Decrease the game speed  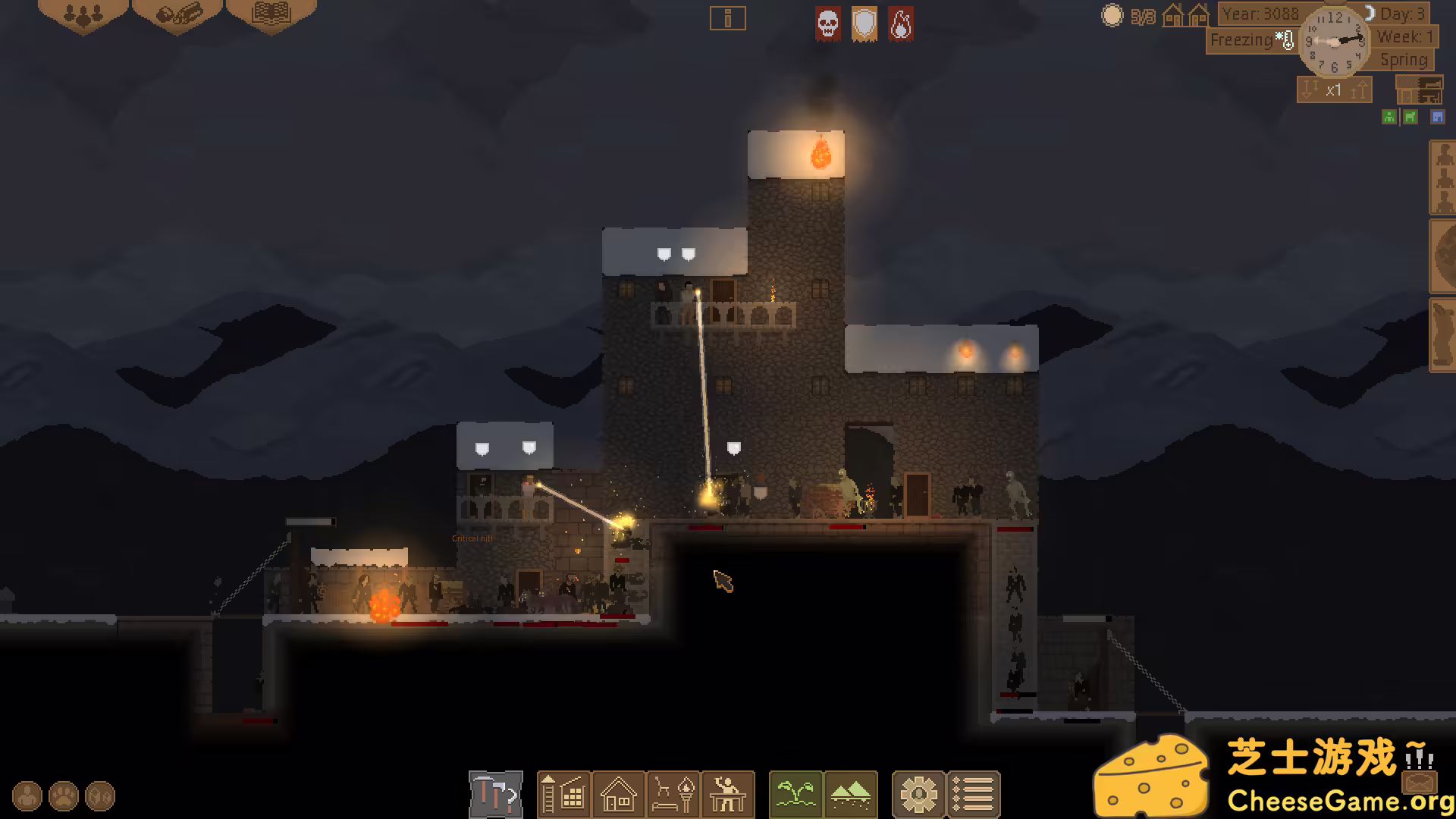point(1309,90)
